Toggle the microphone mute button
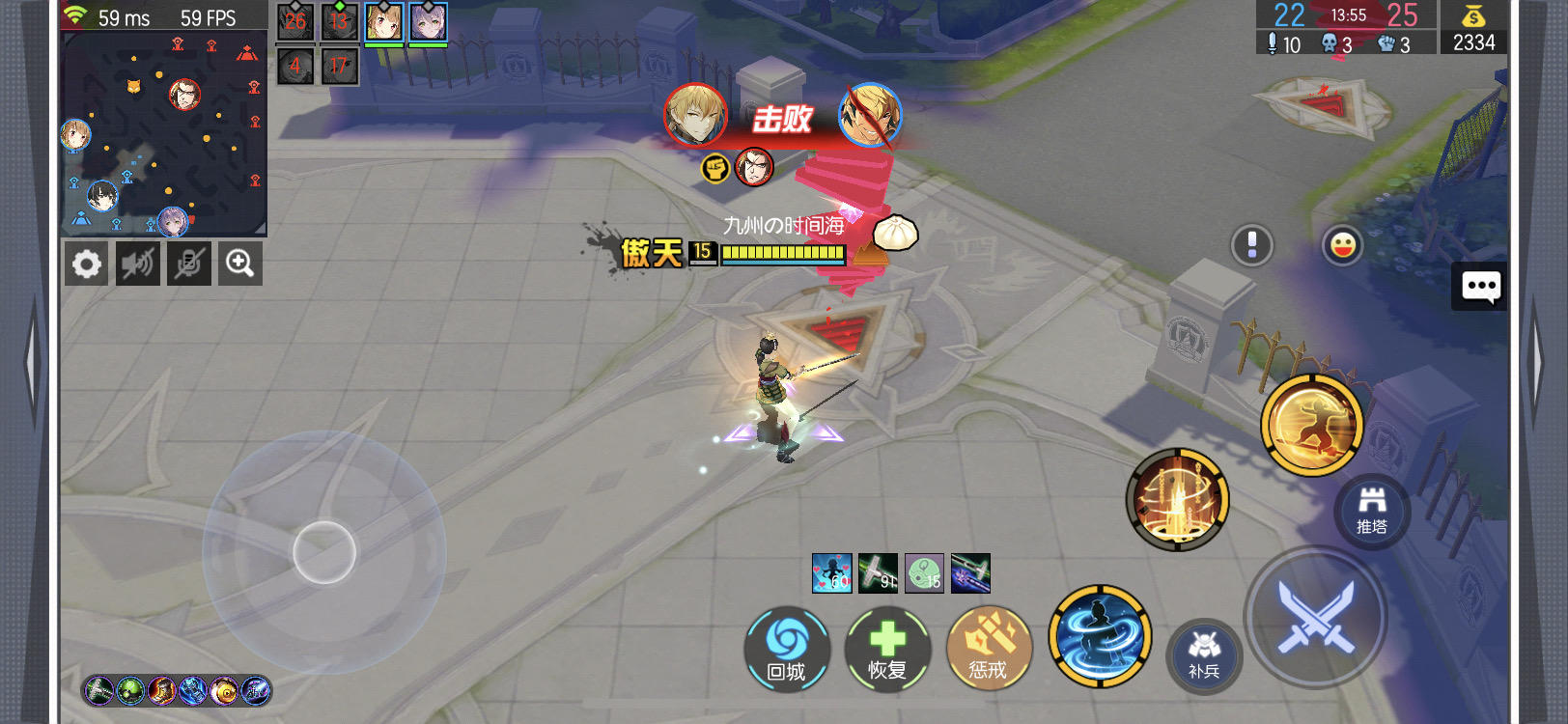Screen dimensions: 1568x724 [x=188, y=263]
